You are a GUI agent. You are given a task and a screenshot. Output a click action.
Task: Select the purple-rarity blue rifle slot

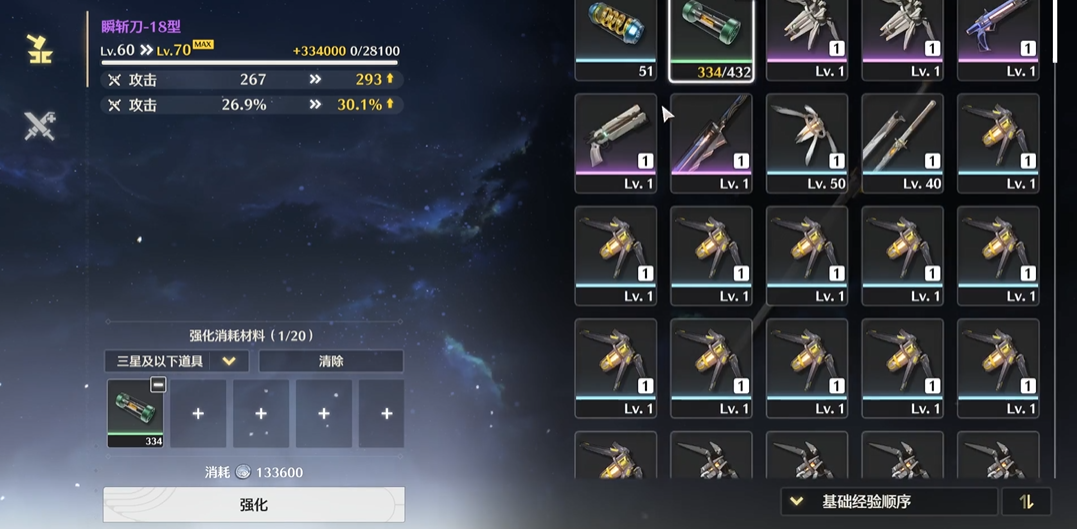[x=997, y=39]
